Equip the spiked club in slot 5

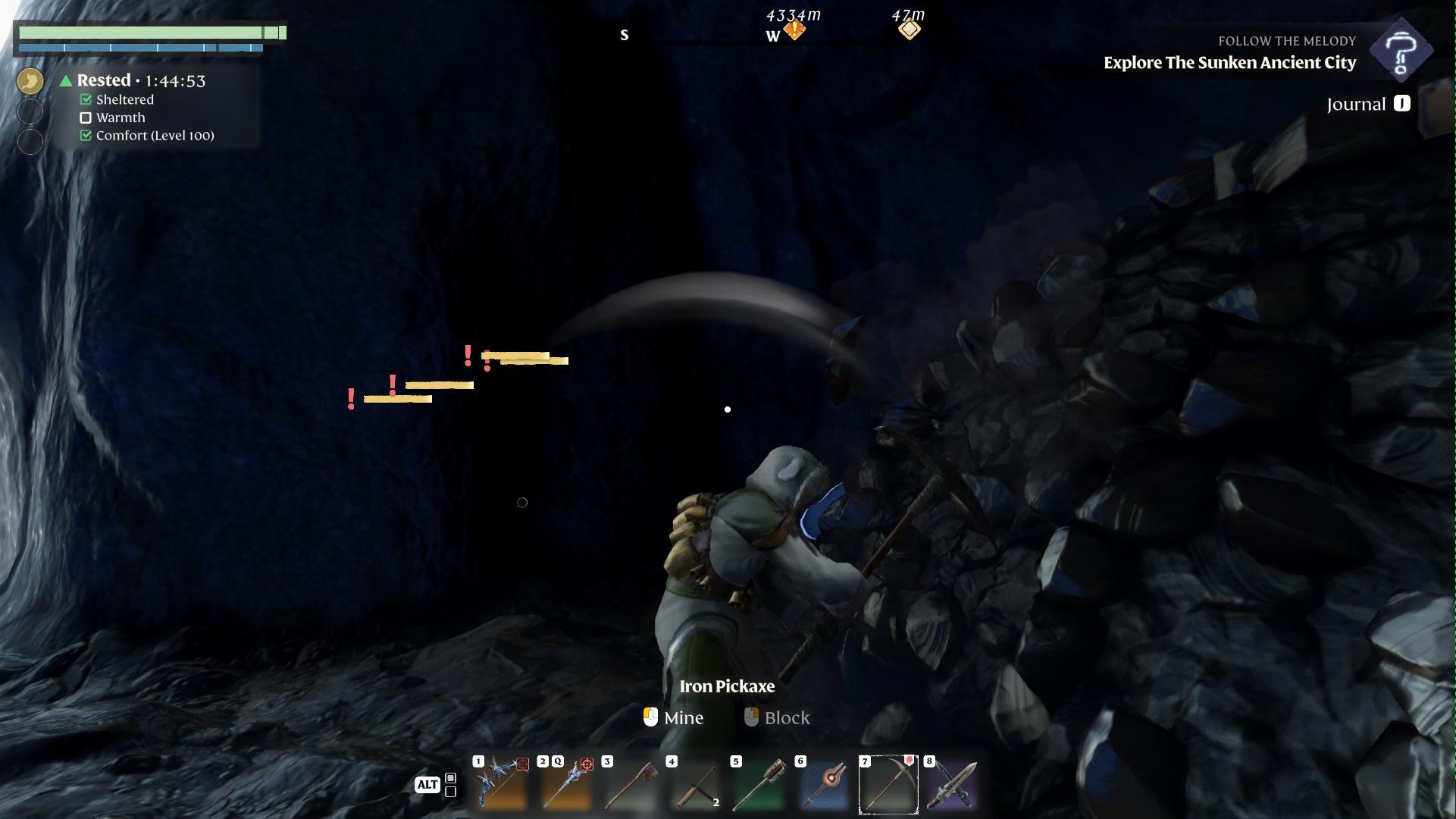(759, 784)
